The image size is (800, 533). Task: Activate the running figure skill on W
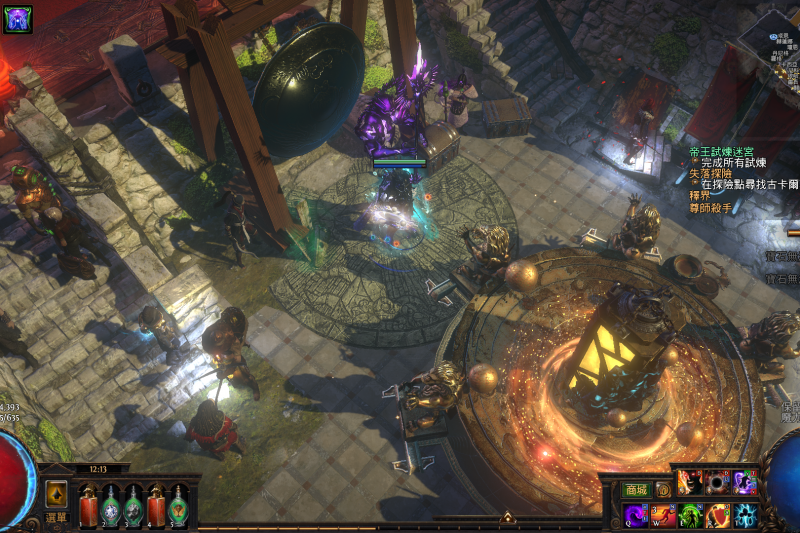point(663,516)
